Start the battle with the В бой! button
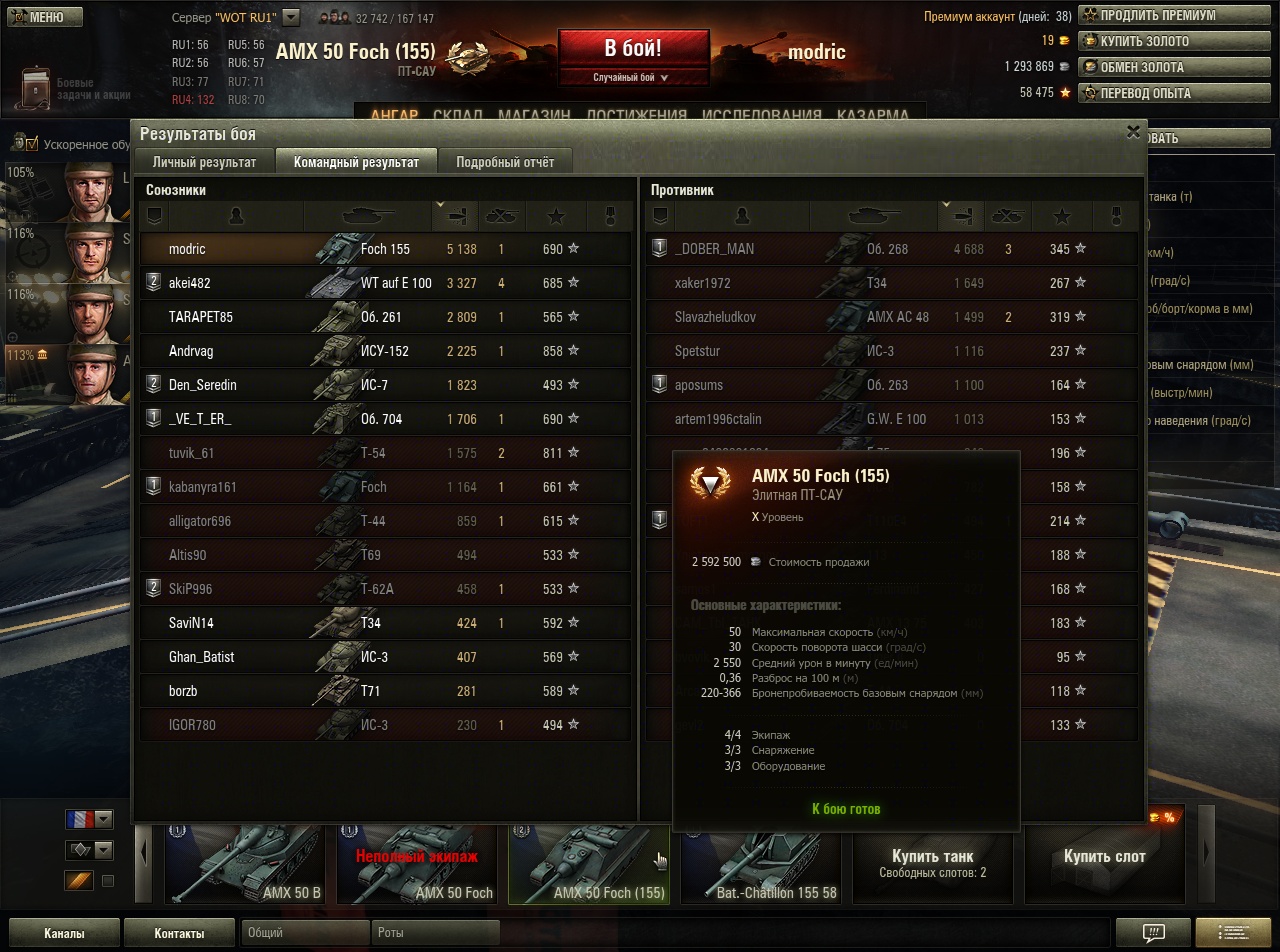1280x952 pixels. click(633, 50)
